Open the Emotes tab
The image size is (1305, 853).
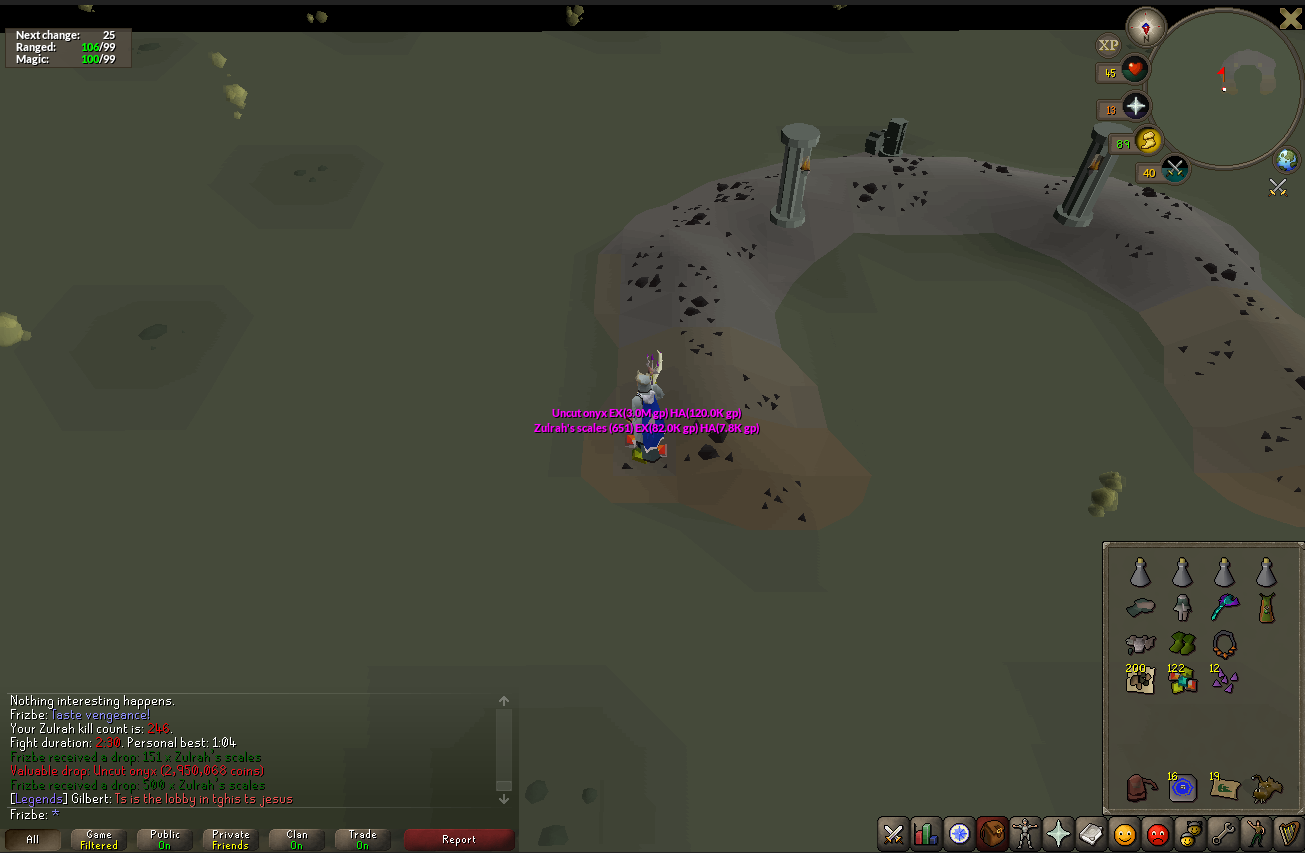click(1255, 833)
